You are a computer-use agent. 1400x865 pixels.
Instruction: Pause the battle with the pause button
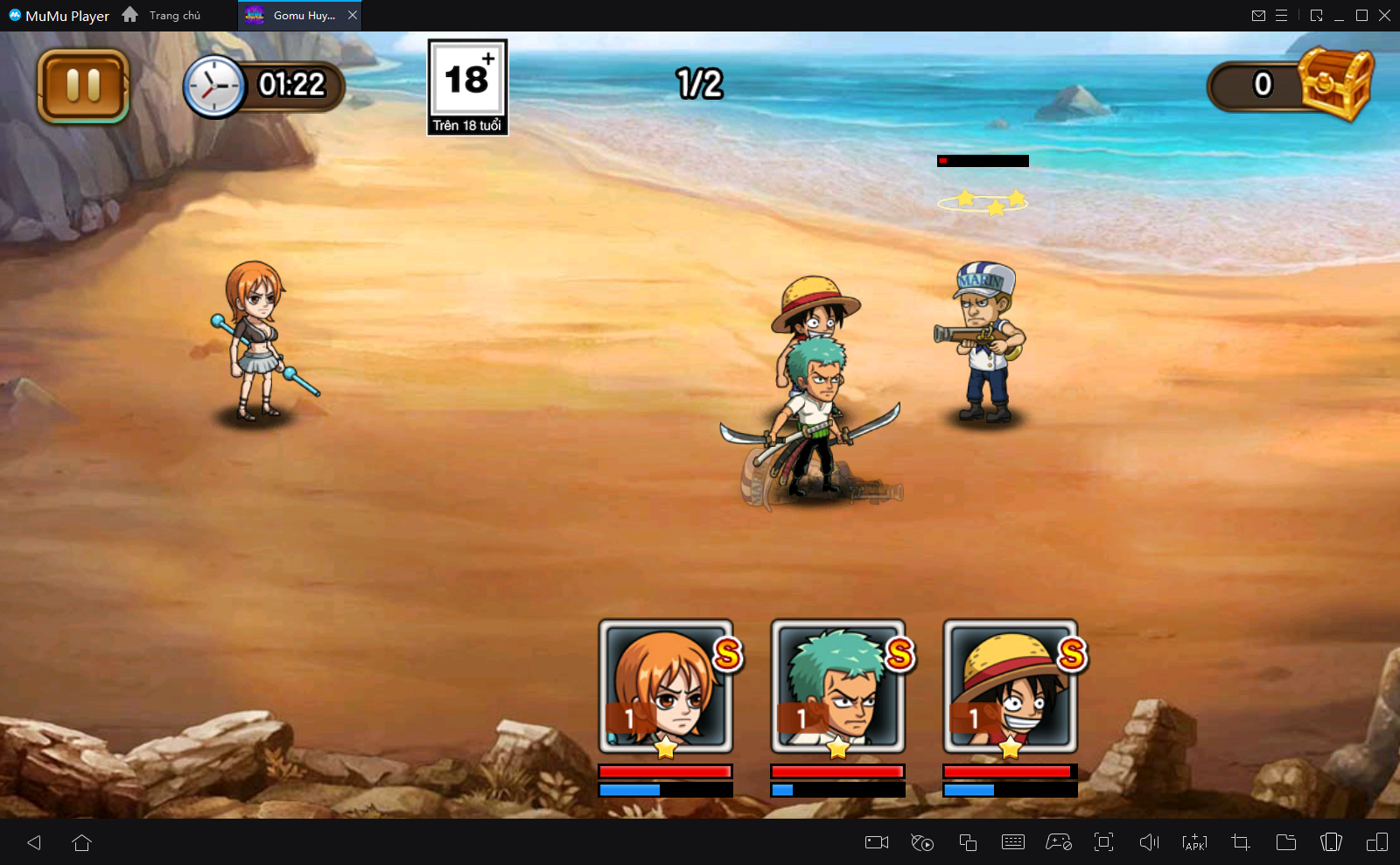click(83, 86)
